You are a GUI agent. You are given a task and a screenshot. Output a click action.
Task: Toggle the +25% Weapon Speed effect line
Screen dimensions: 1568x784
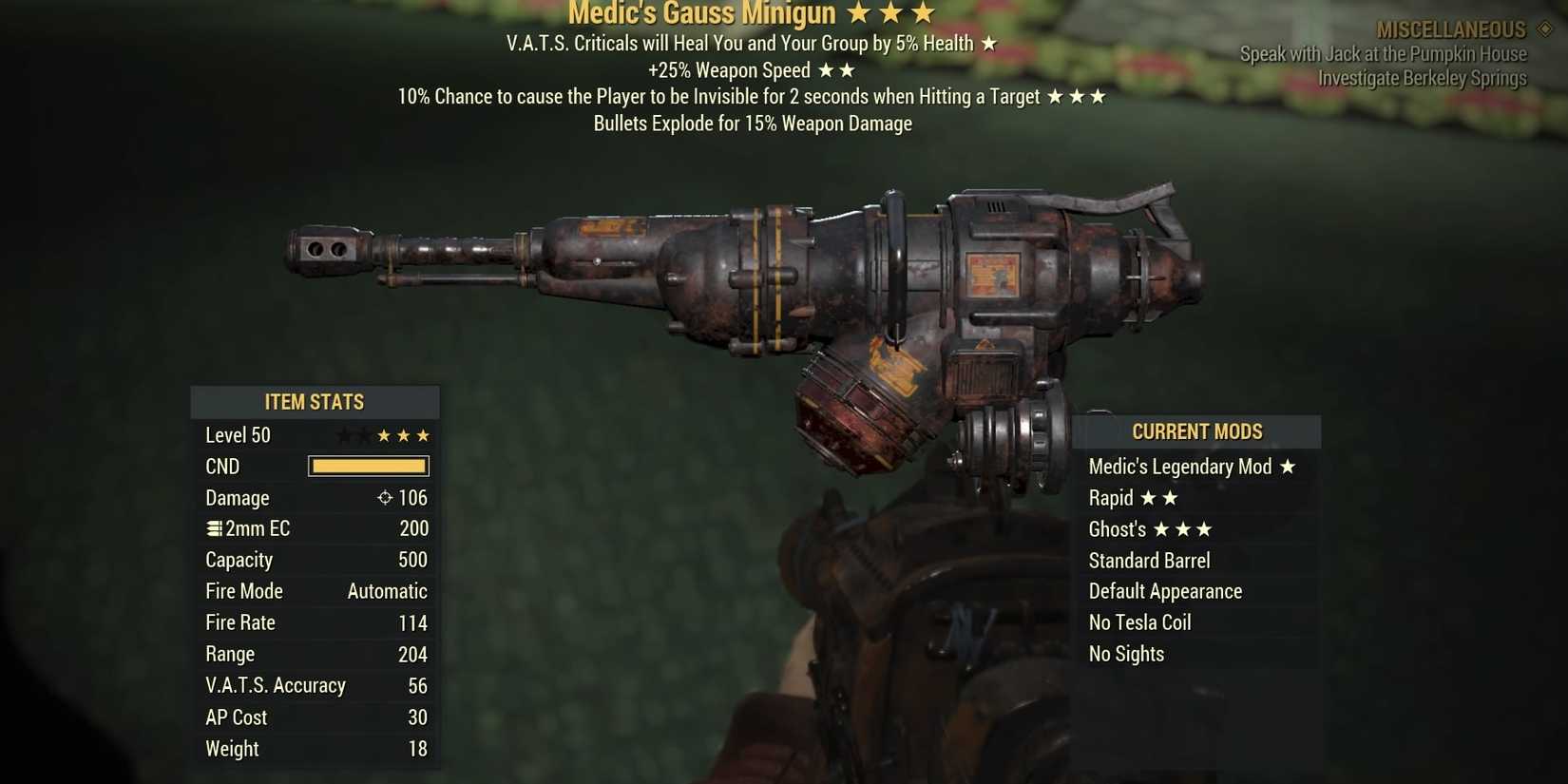pyautogui.click(x=751, y=70)
